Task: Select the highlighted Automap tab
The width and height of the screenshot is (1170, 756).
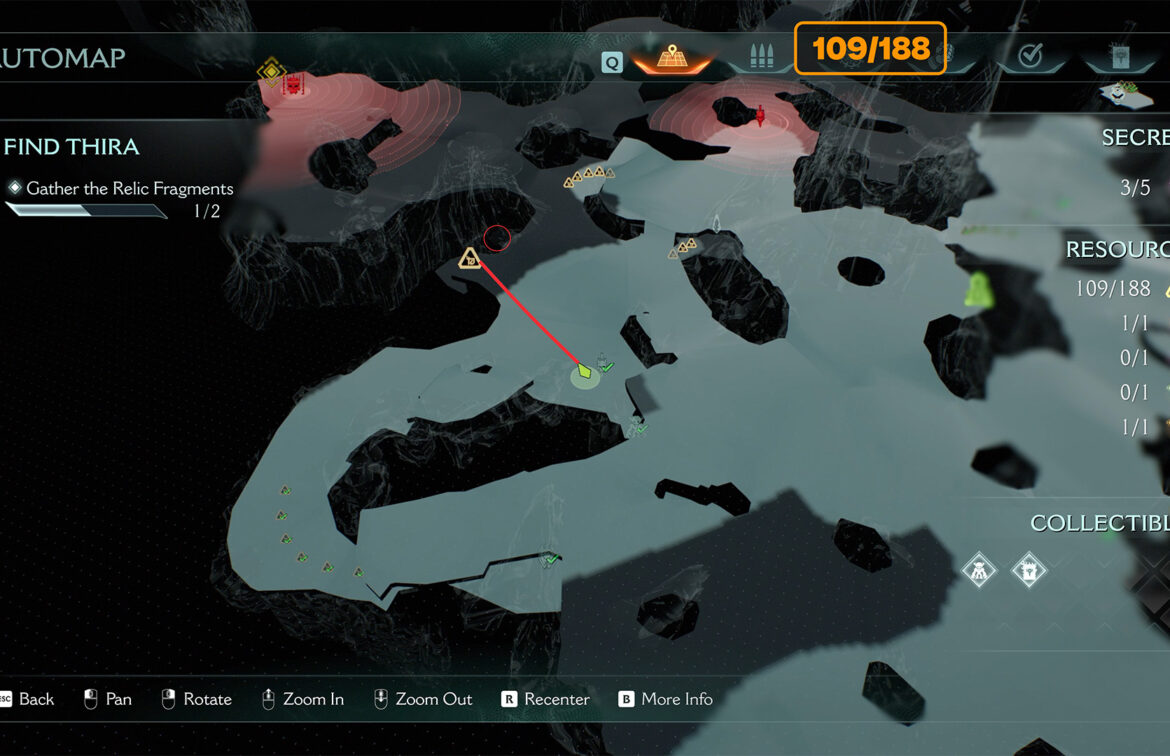Action: click(670, 57)
